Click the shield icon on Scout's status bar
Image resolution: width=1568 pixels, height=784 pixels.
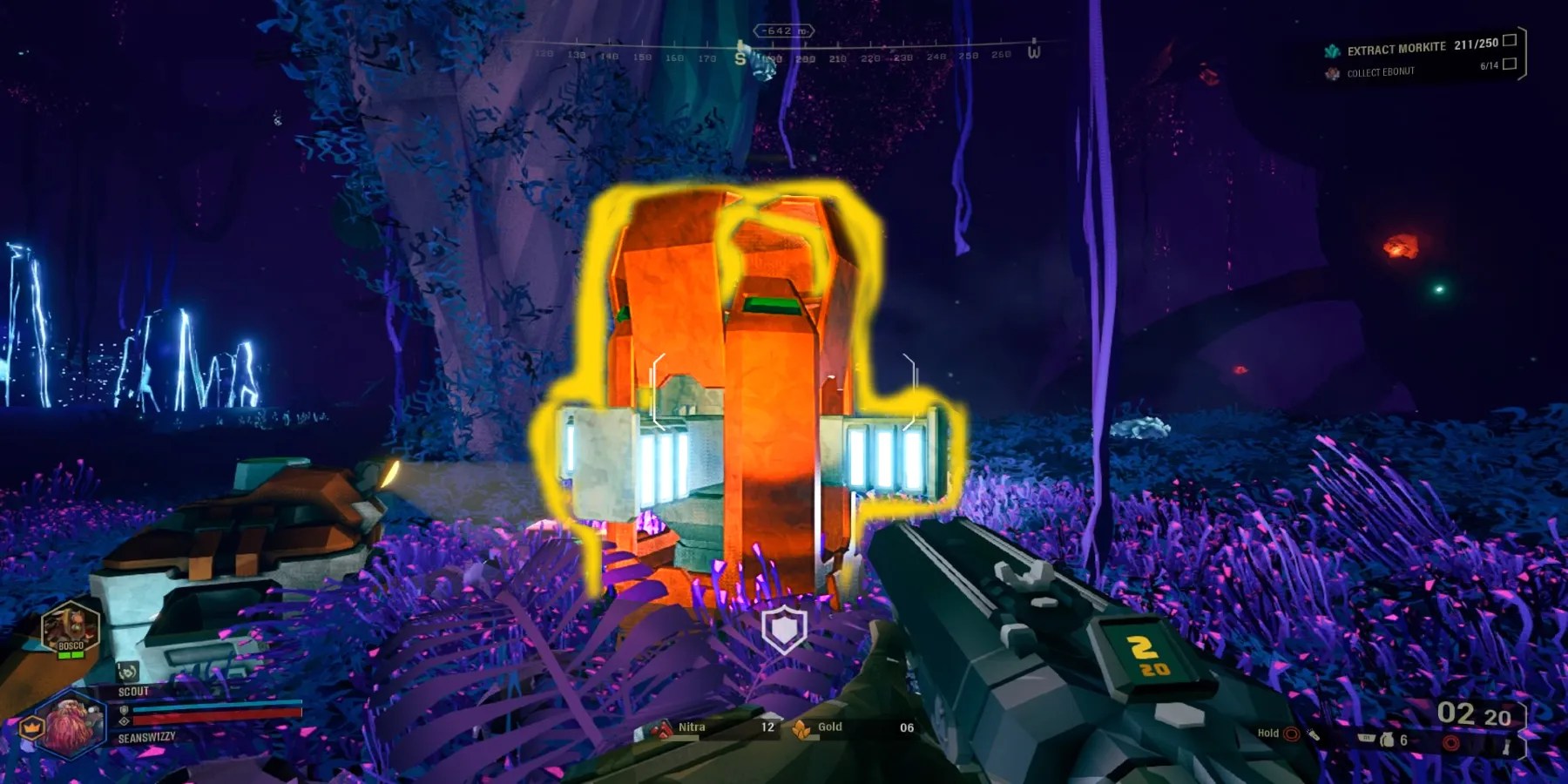coord(123,709)
